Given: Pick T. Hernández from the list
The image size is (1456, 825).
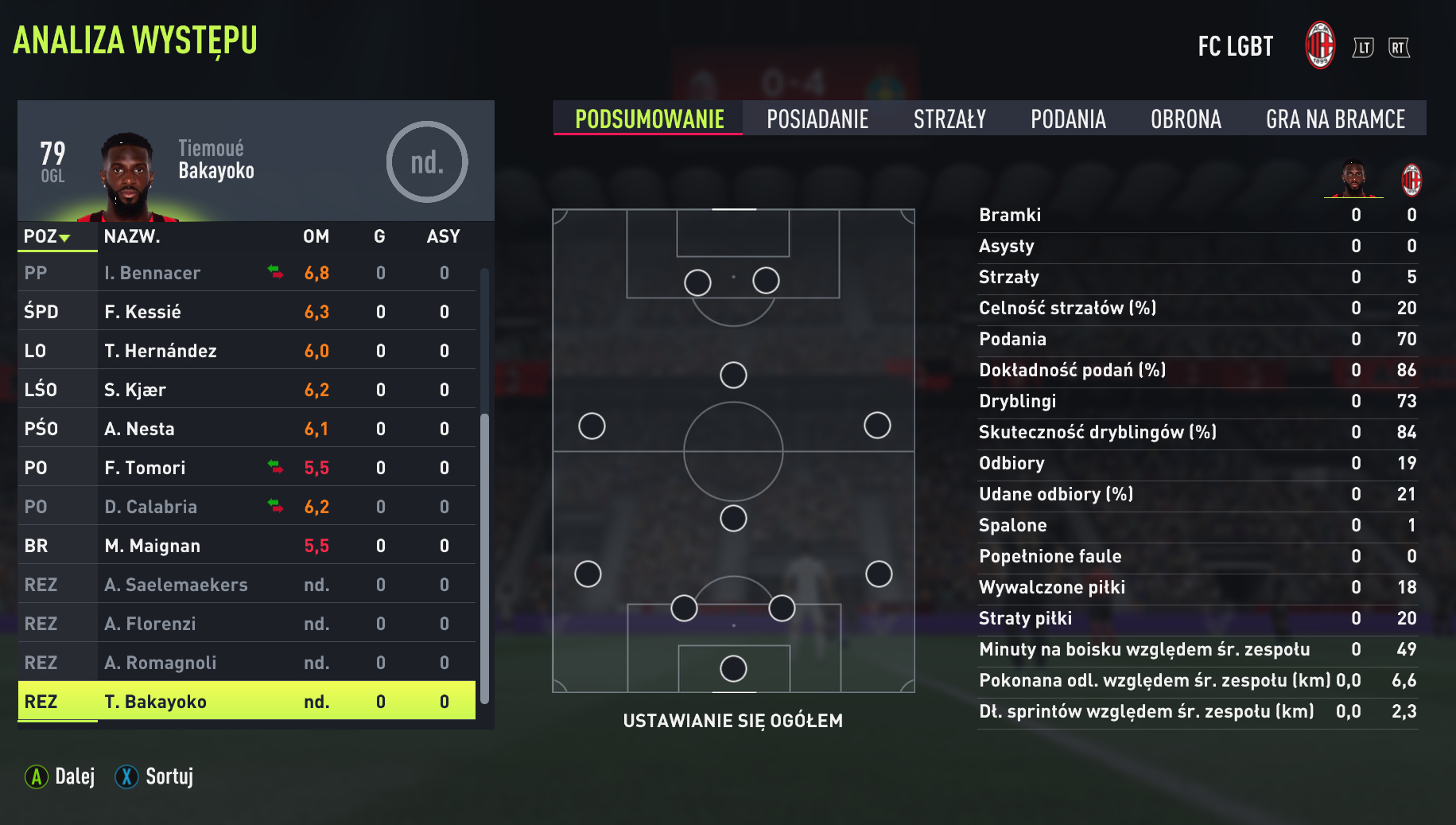Looking at the screenshot, I should coord(247,351).
